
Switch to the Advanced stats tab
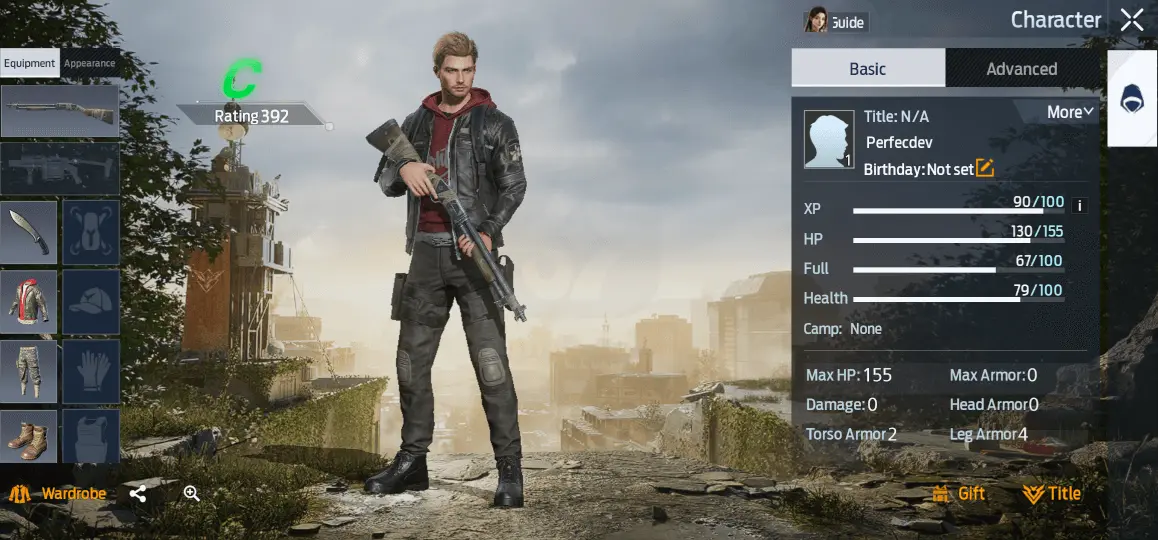(1021, 69)
